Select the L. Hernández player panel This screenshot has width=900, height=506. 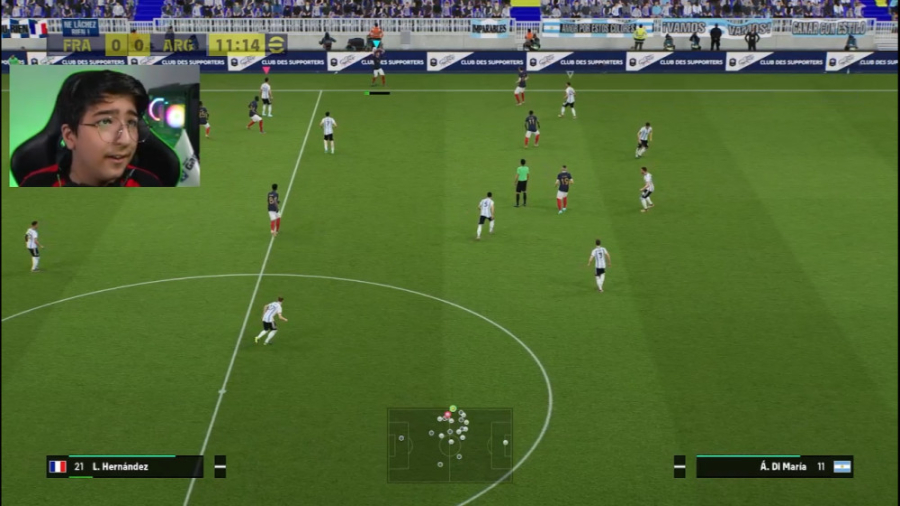point(125,467)
